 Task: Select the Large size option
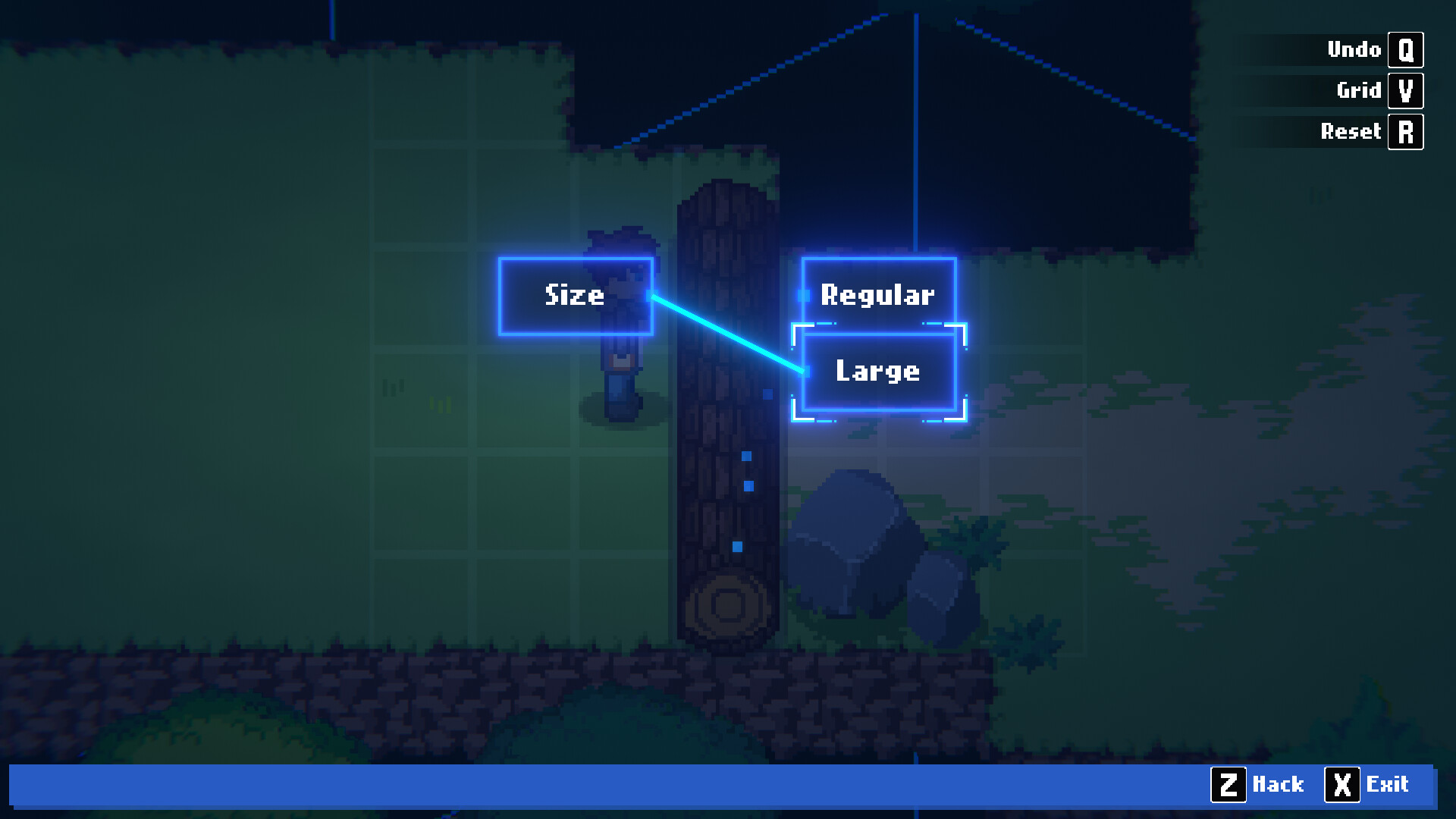pos(877,371)
